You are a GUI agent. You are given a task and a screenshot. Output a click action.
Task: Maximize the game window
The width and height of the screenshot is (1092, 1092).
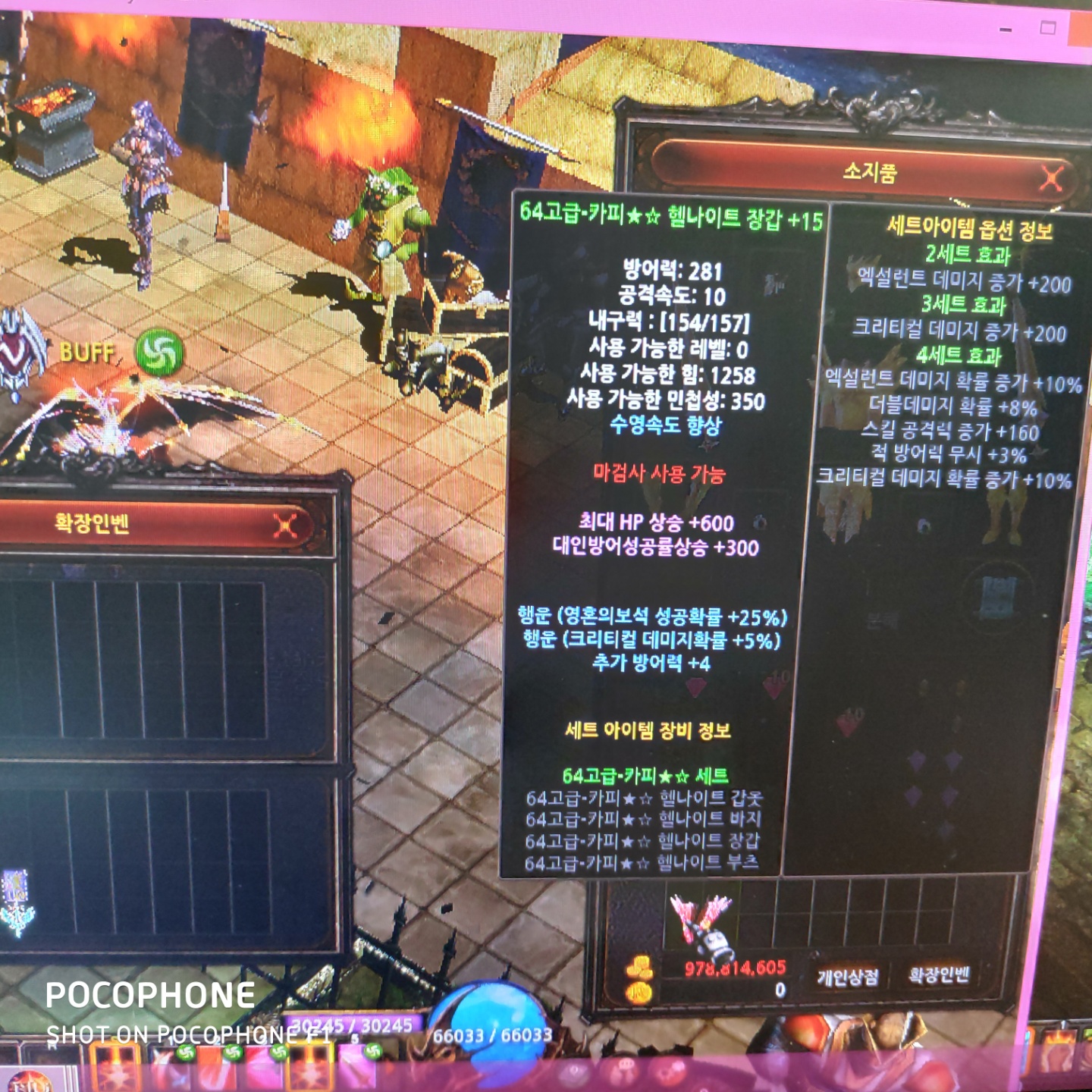pos(1048,29)
